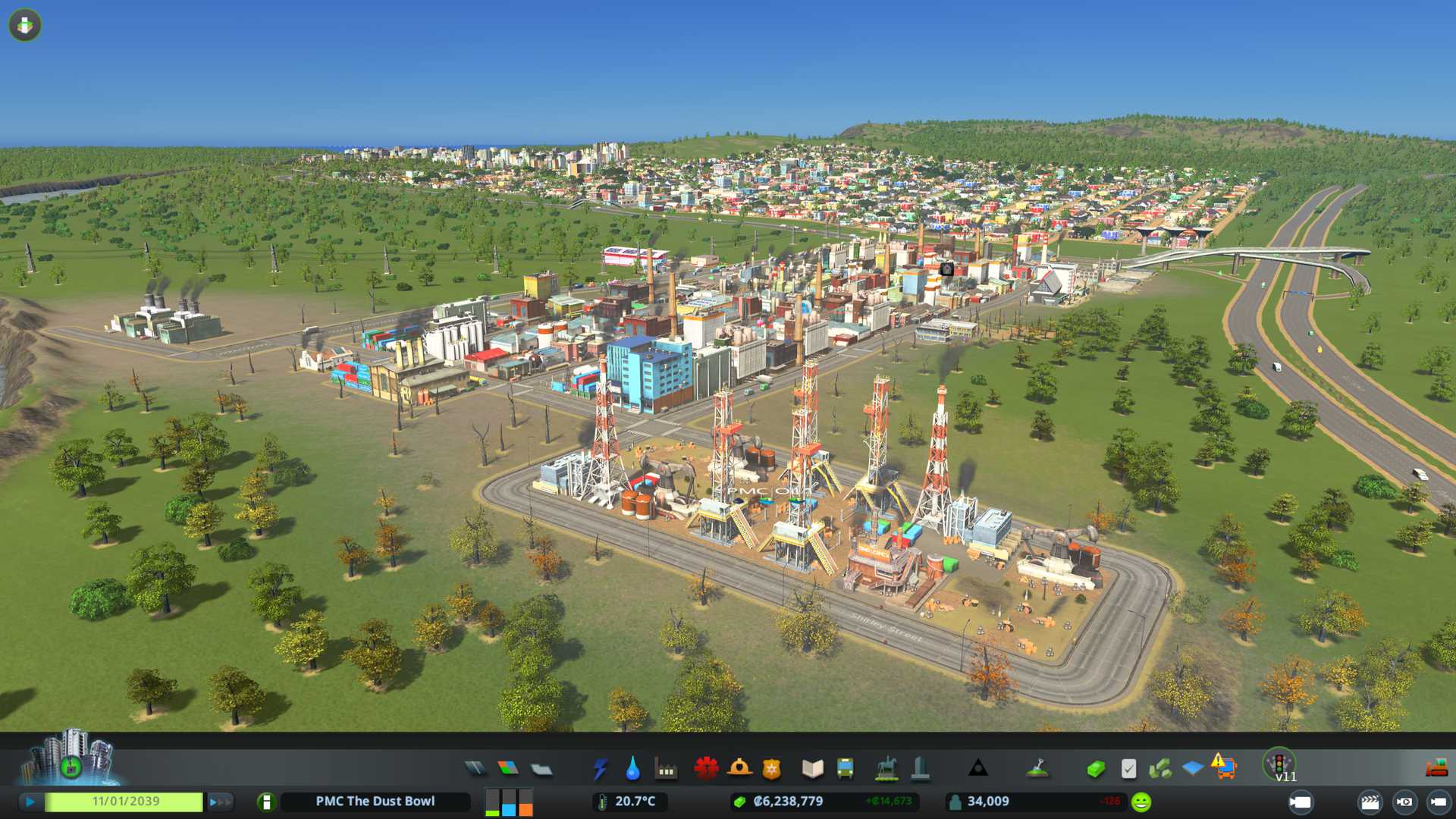The height and width of the screenshot is (819, 1456).
Task: Activate the Bulldozer tool
Action: coord(1436,769)
